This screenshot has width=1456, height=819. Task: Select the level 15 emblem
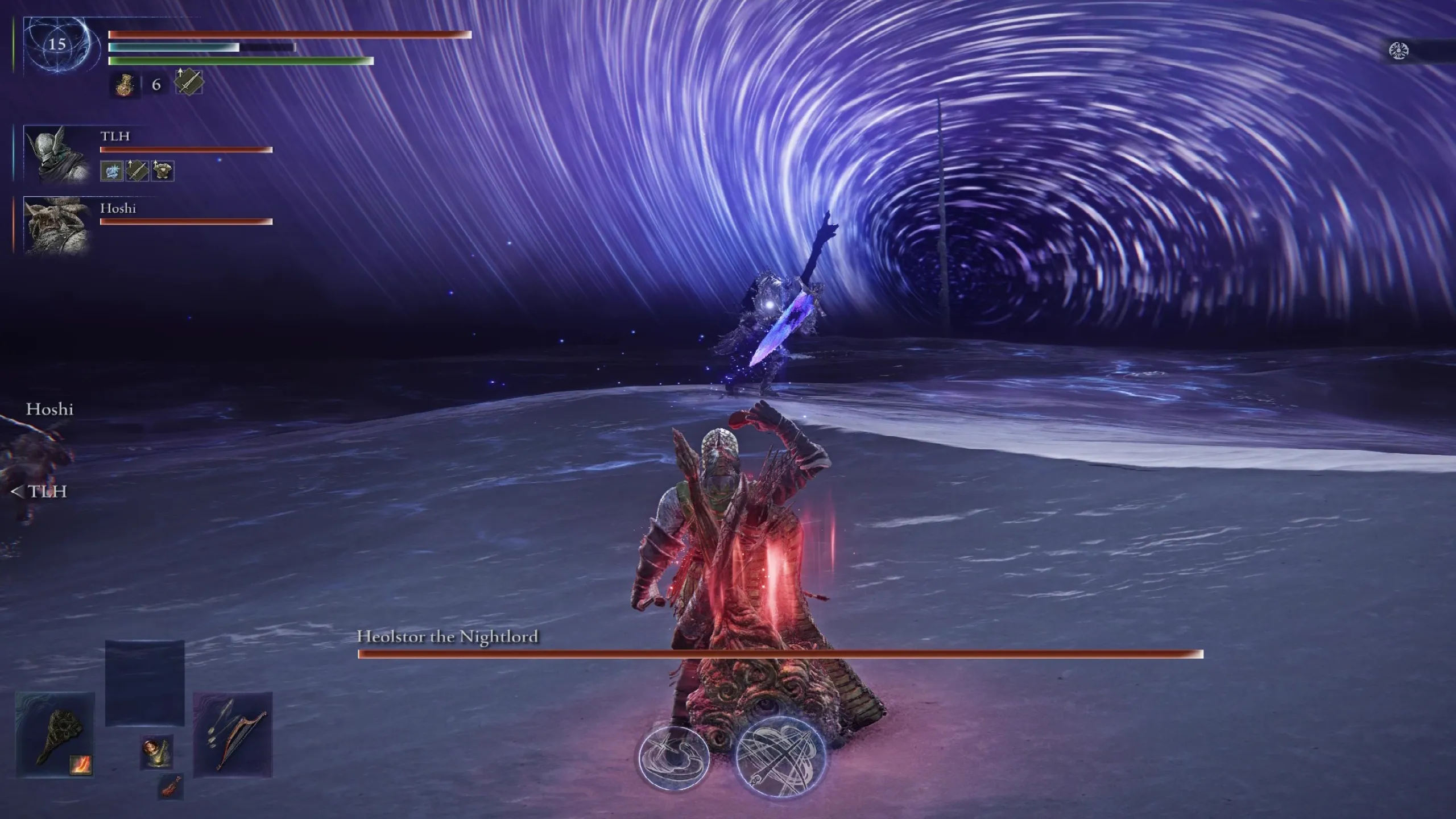pos(57,44)
